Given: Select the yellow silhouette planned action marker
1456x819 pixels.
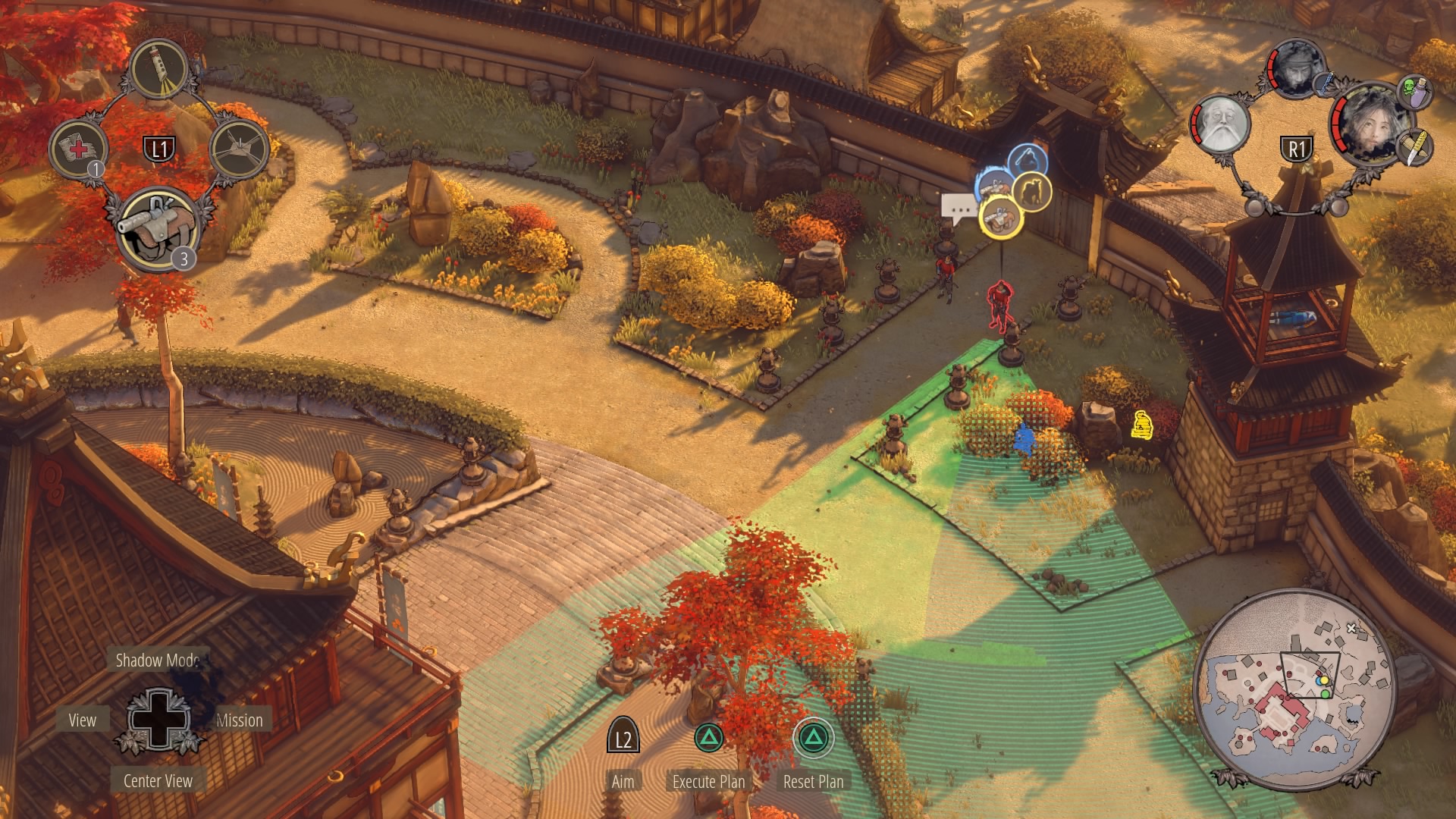Looking at the screenshot, I should (1031, 190).
